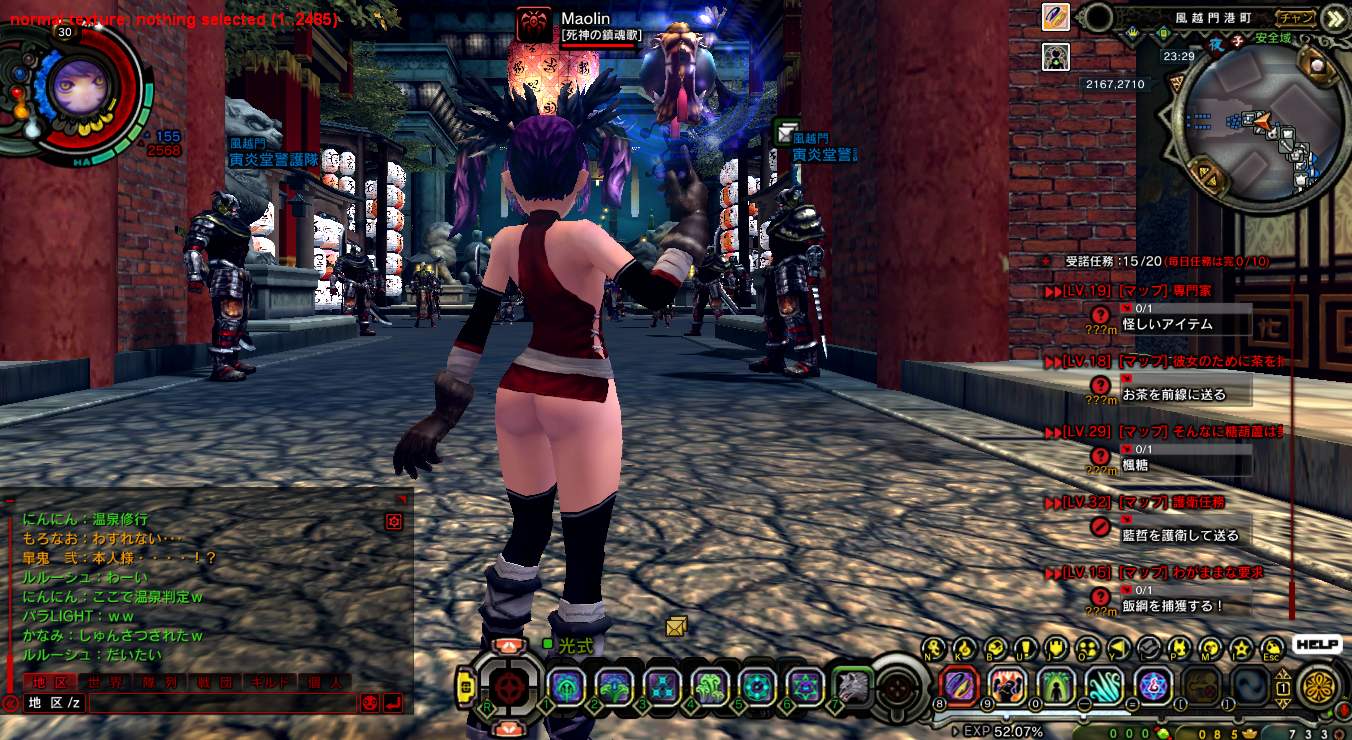This screenshot has width=1352, height=740.
Task: Activate the wolf head skill in slot 7
Action: coord(852,685)
